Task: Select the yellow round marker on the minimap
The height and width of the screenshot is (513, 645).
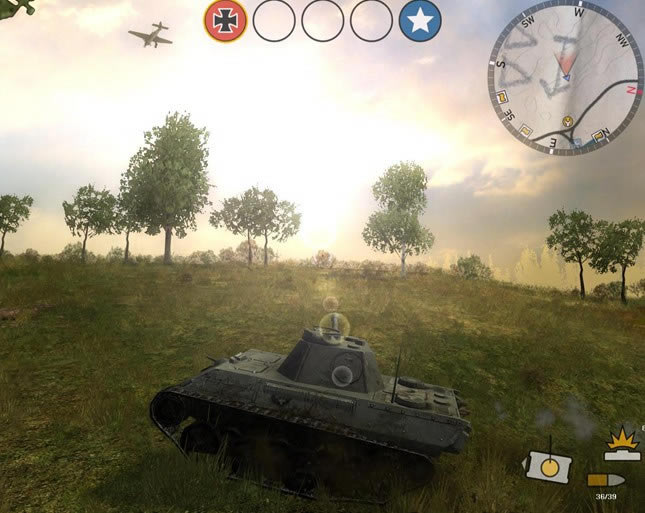Action: (x=567, y=121)
